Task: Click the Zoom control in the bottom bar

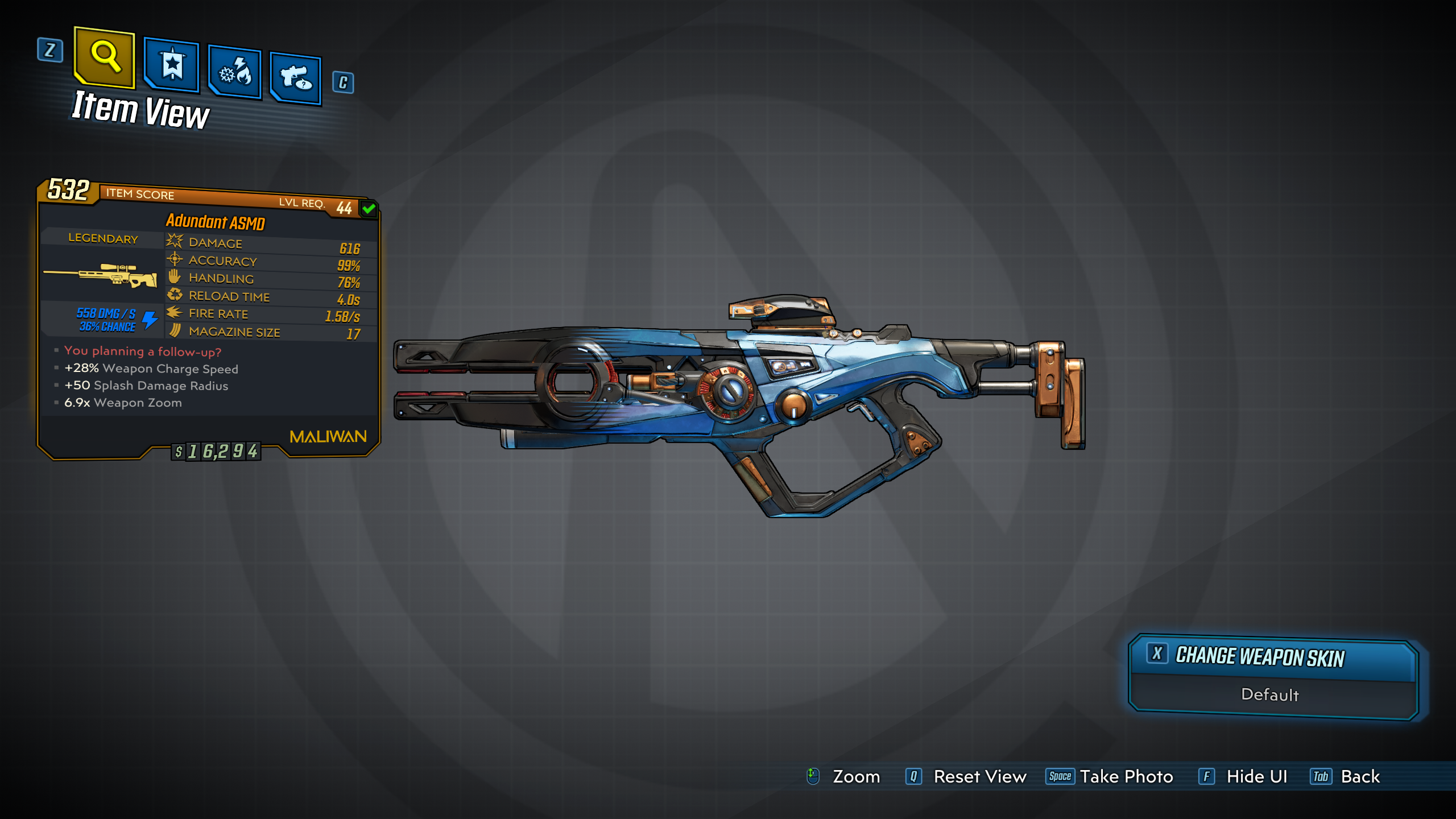Action: point(855,776)
